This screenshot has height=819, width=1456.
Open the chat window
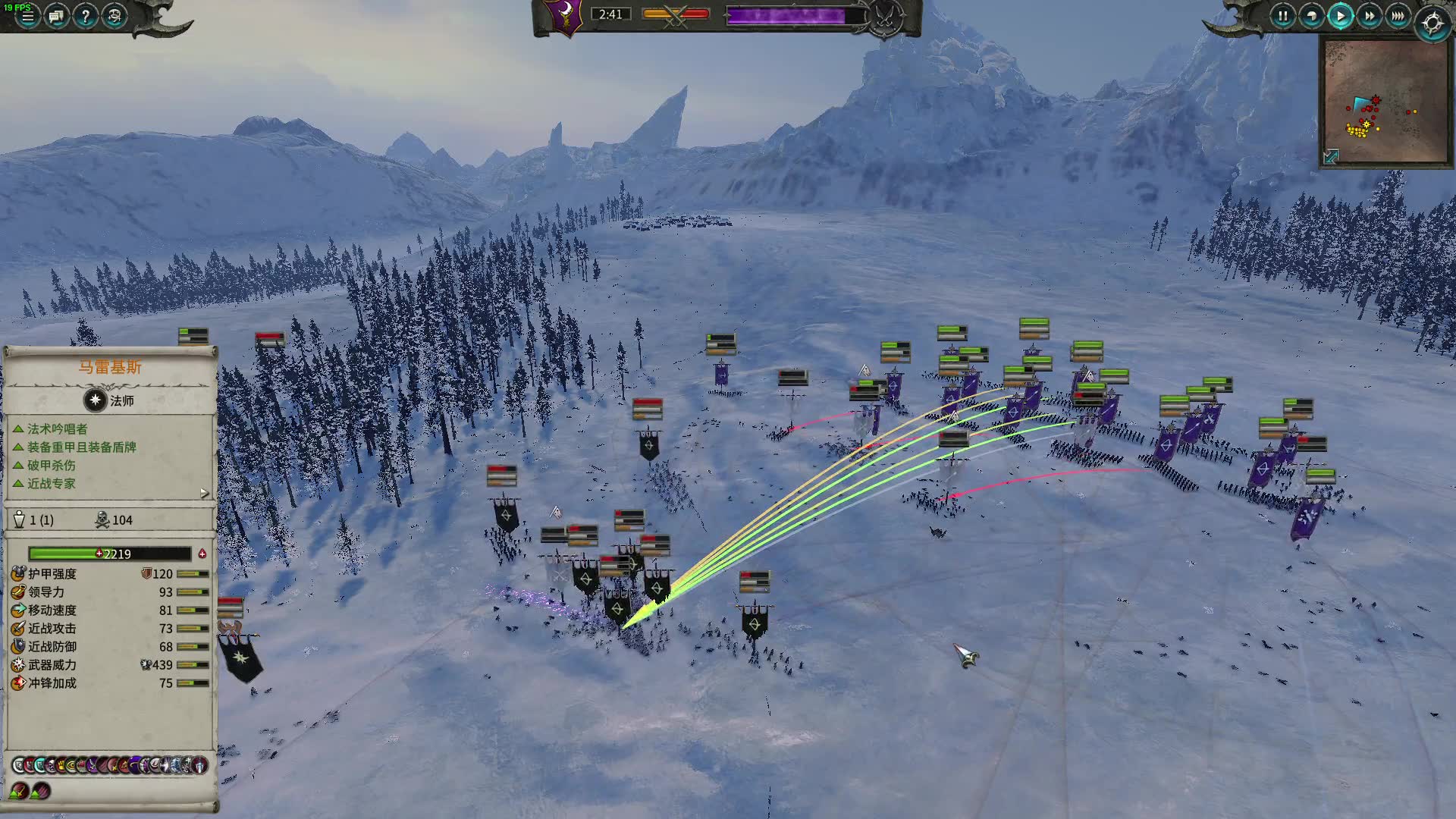click(x=56, y=16)
